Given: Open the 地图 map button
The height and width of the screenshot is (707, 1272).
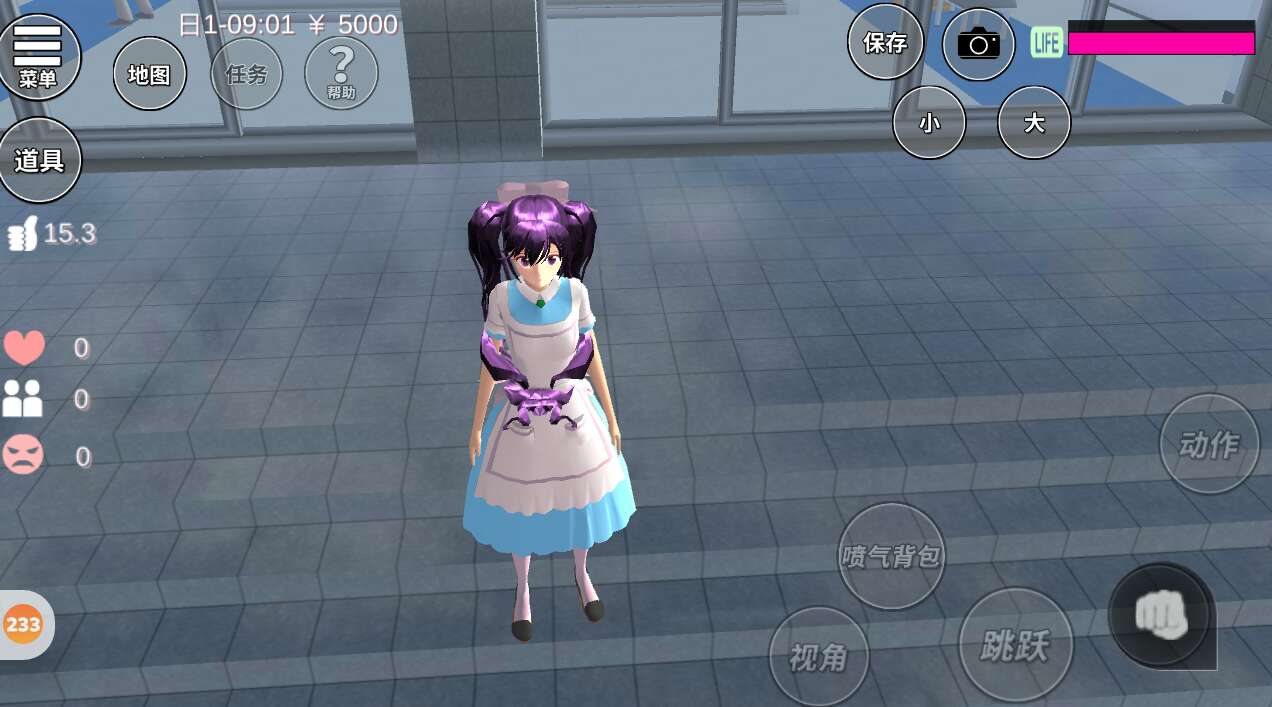Looking at the screenshot, I should point(150,74).
